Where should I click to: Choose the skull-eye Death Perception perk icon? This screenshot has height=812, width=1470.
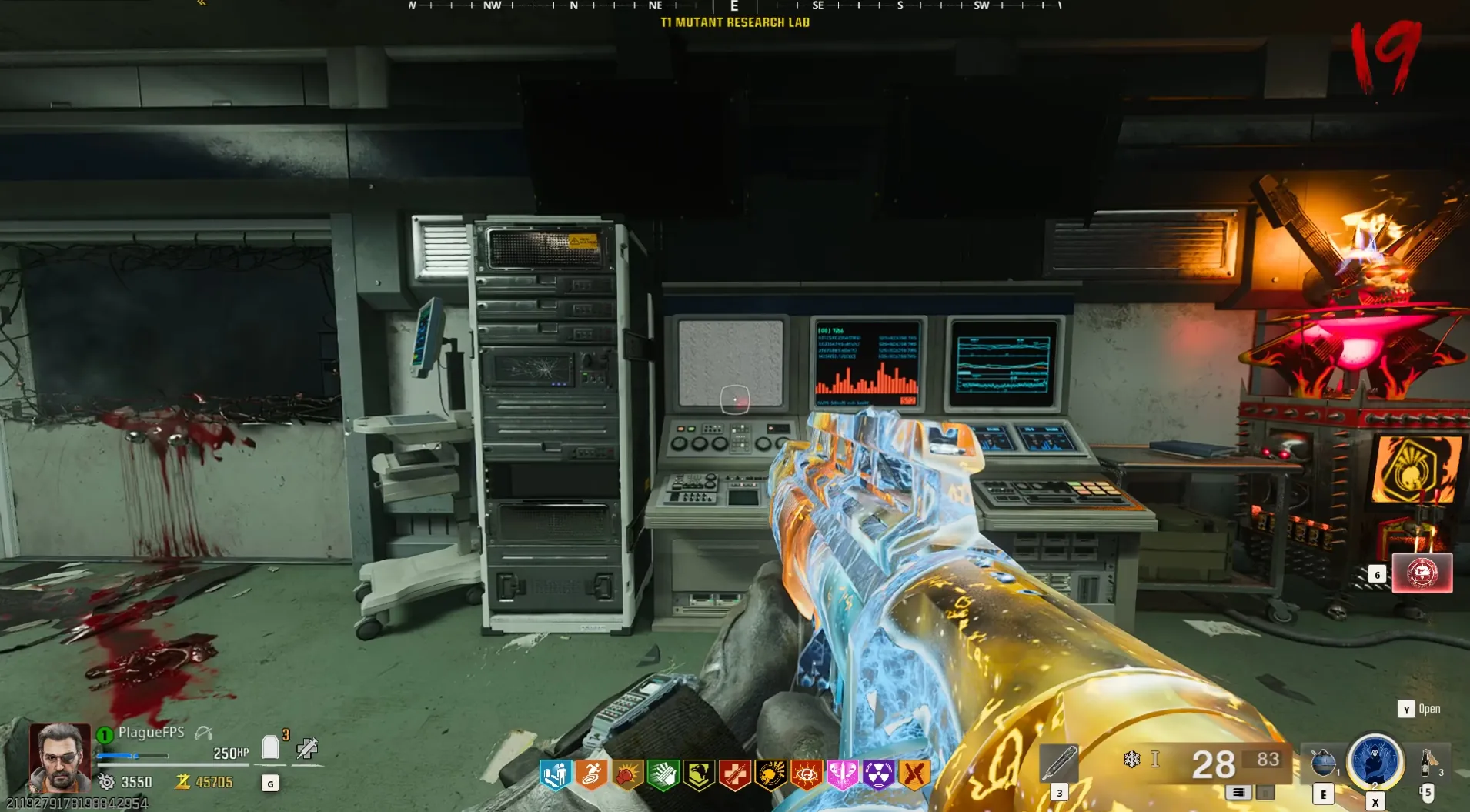pyautogui.click(x=807, y=774)
